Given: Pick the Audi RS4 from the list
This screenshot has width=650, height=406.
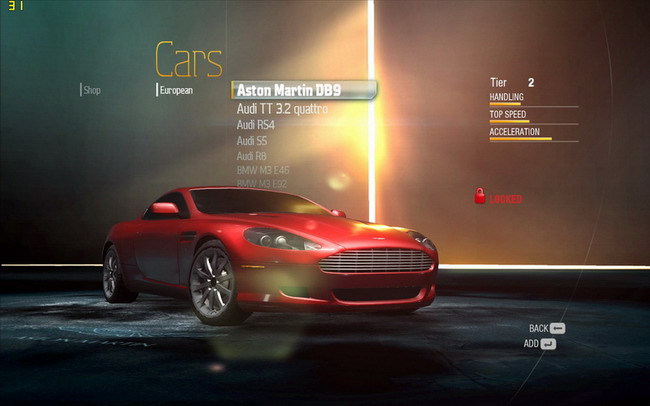Looking at the screenshot, I should (x=256, y=125).
